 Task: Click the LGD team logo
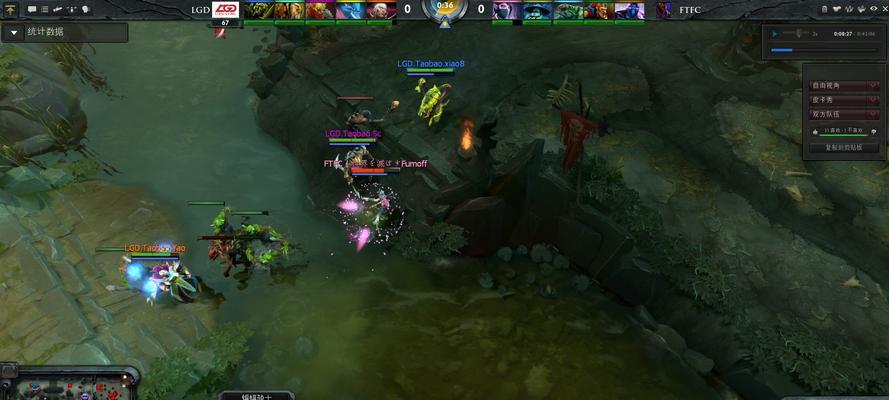(226, 10)
